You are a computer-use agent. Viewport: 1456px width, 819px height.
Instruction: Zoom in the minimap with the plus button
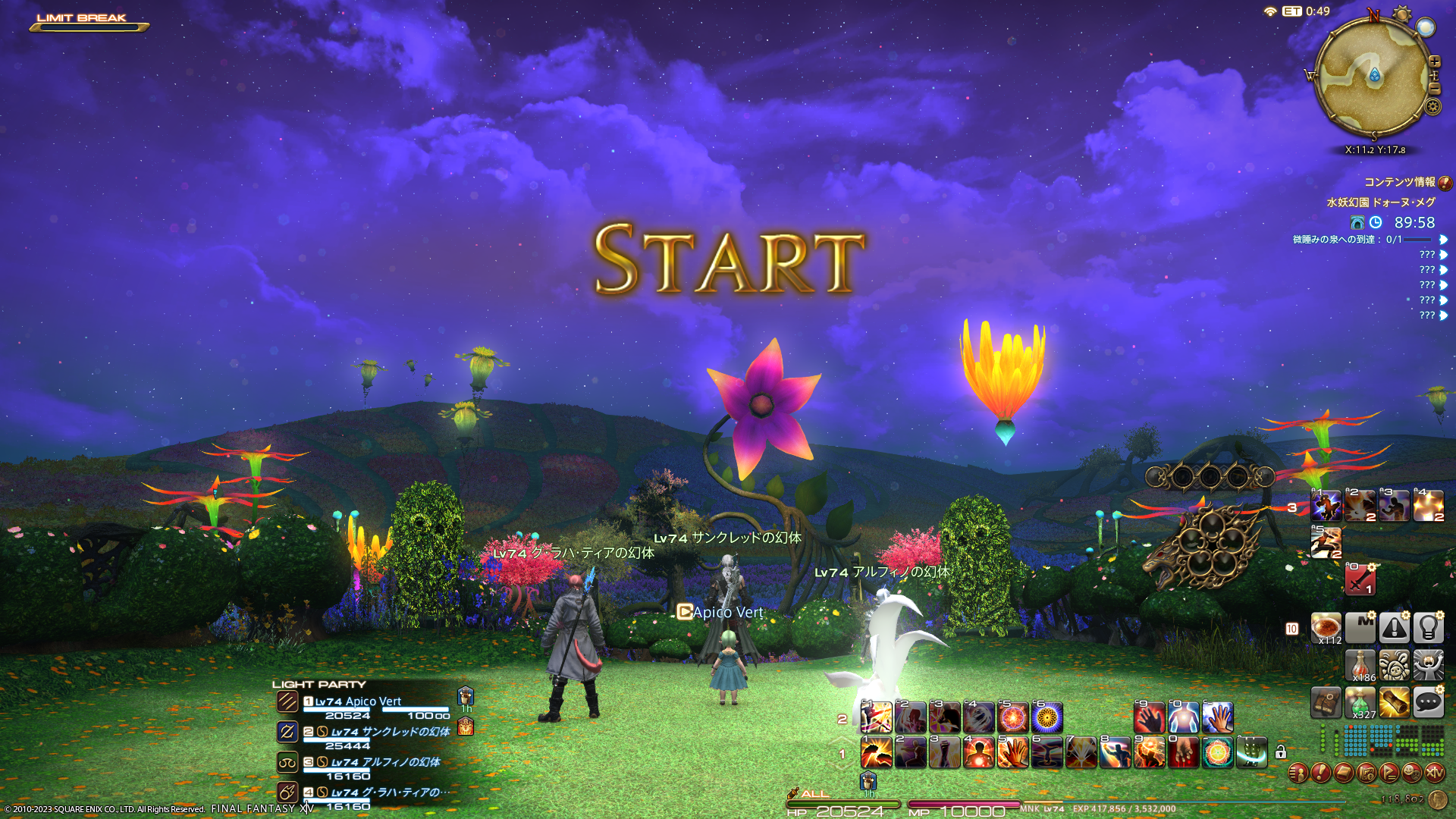click(x=1435, y=62)
